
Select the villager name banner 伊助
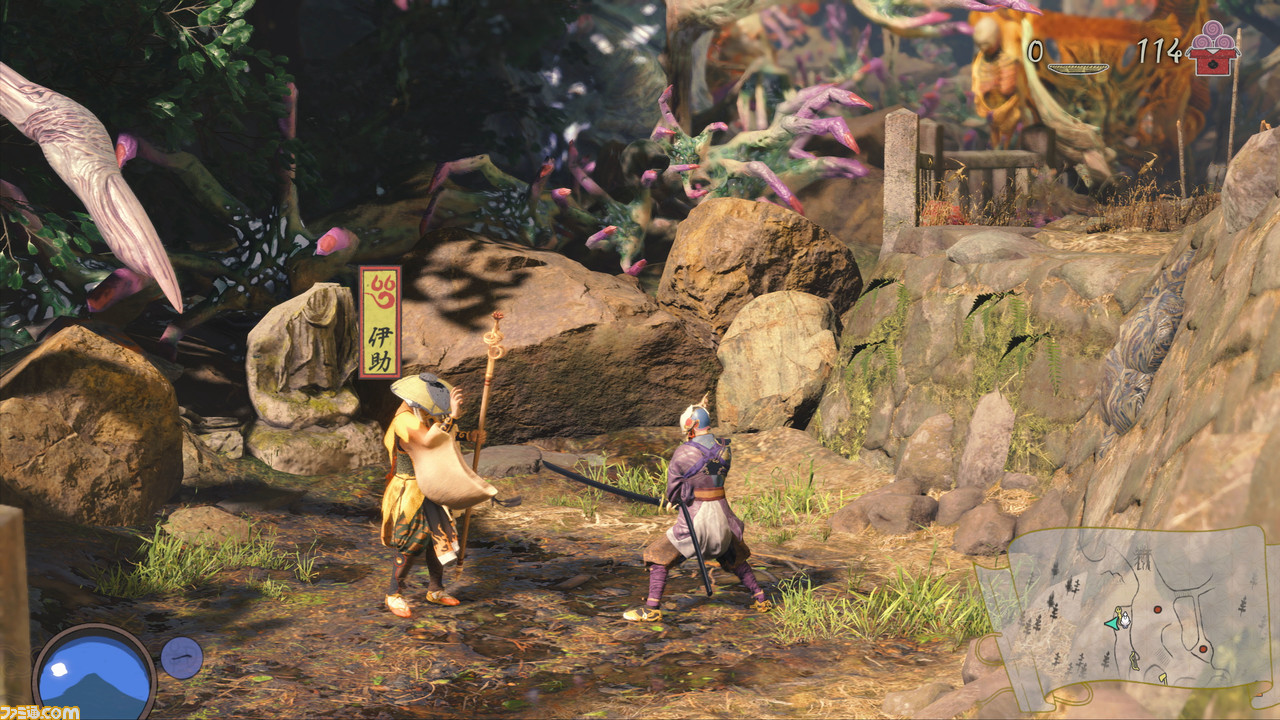(x=380, y=322)
